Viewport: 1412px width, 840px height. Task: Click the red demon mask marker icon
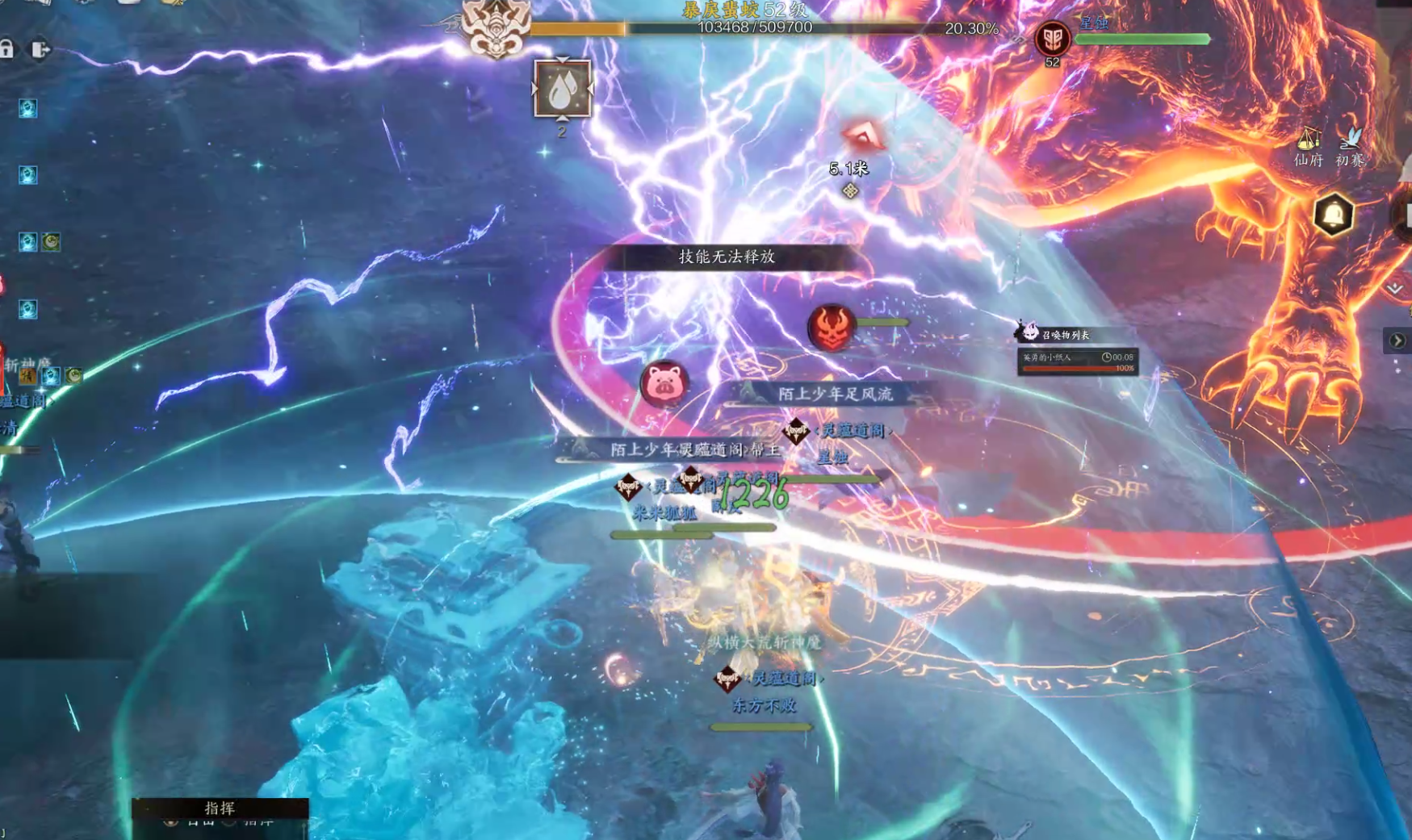pos(831,328)
